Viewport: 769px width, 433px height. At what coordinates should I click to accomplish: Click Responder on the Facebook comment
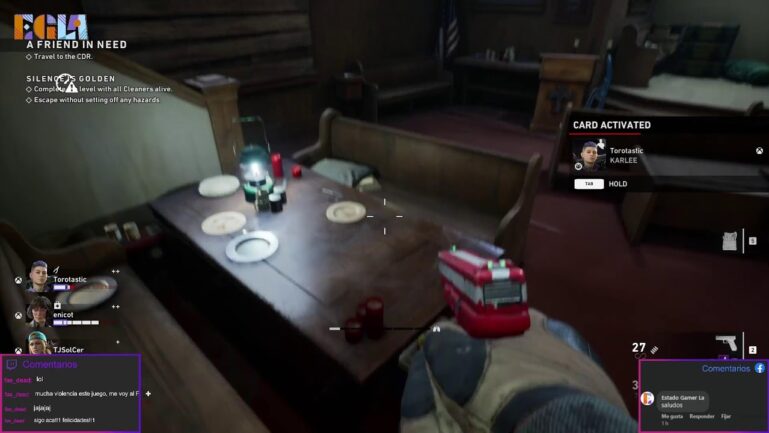[x=702, y=416]
